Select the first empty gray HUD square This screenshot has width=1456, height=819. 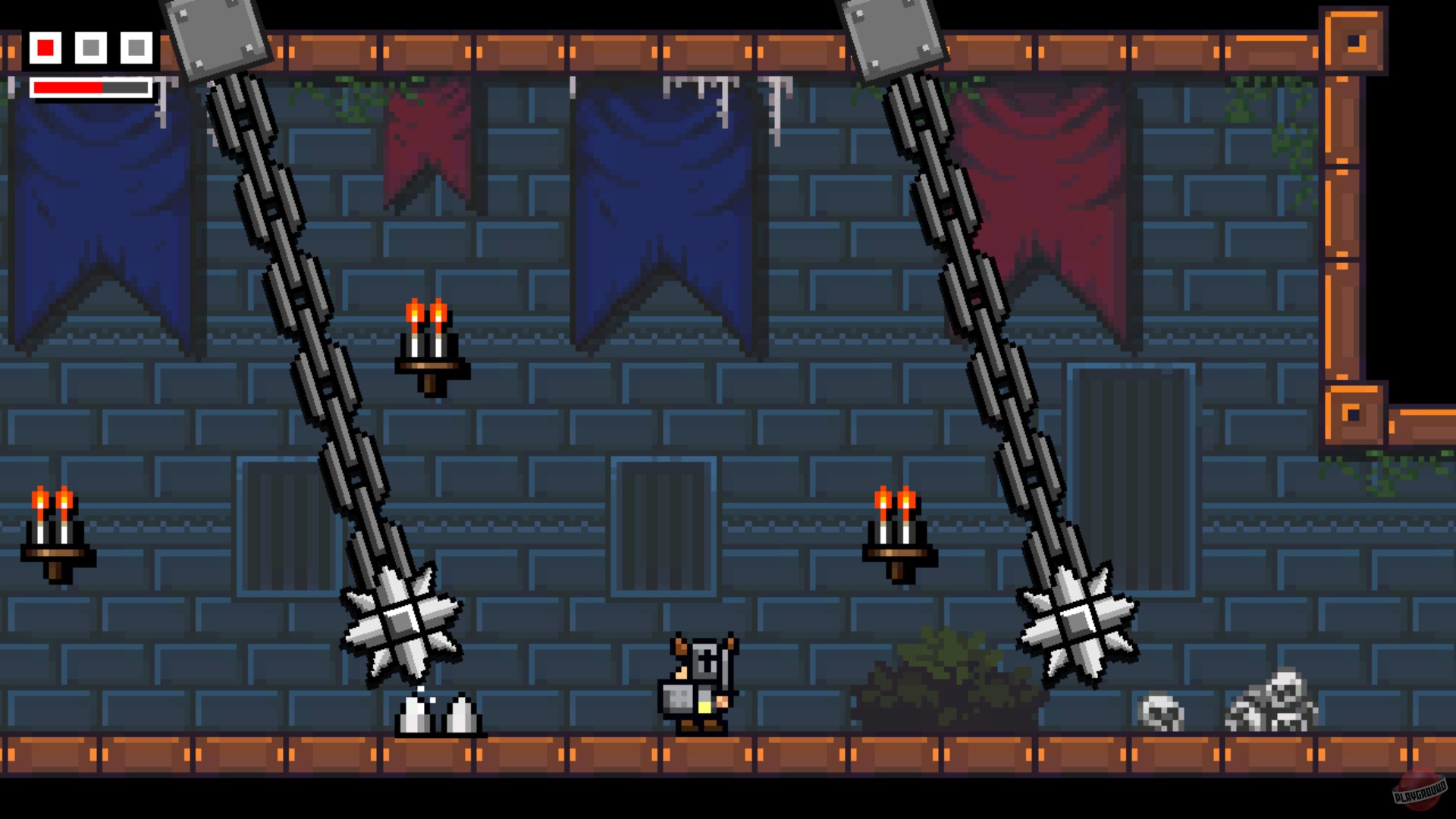(91, 47)
